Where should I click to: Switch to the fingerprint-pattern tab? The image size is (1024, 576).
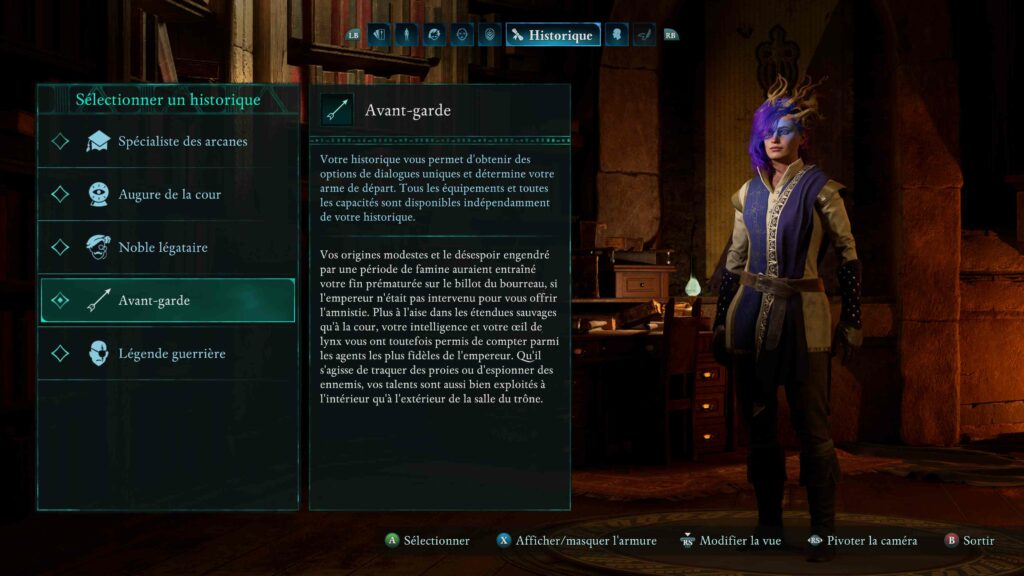click(489, 35)
